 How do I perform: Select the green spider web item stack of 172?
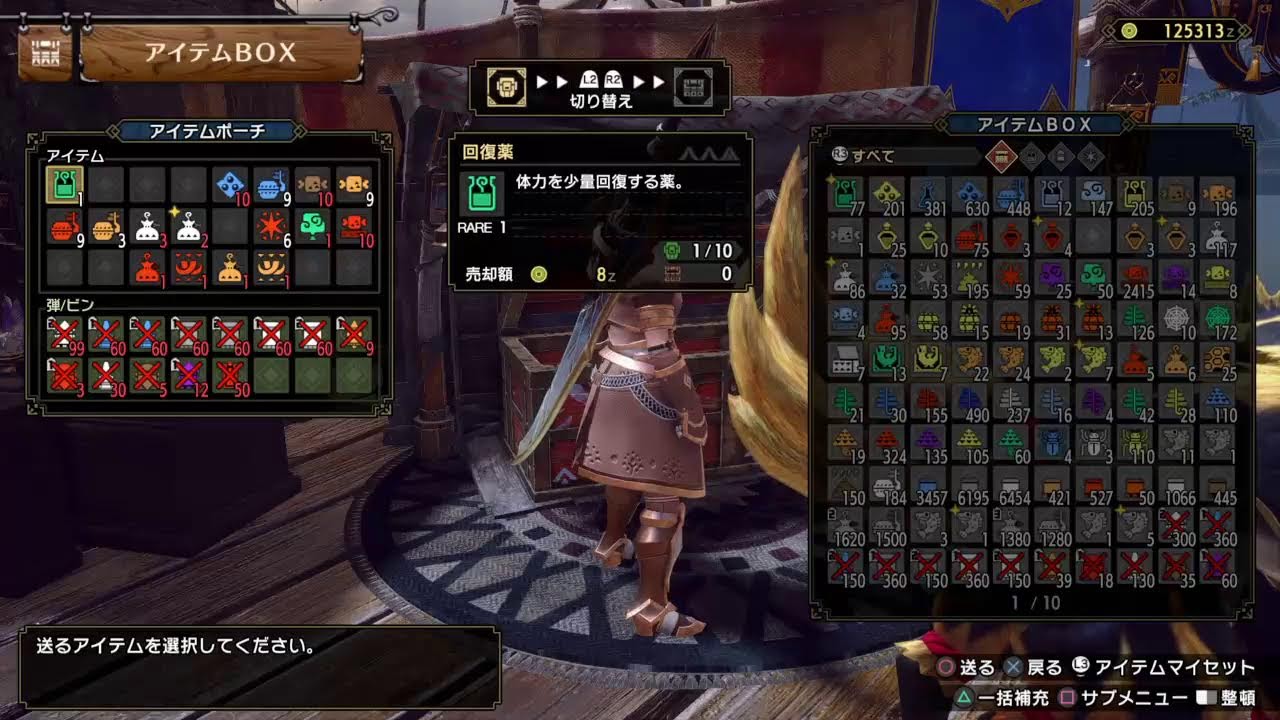click(x=1219, y=318)
